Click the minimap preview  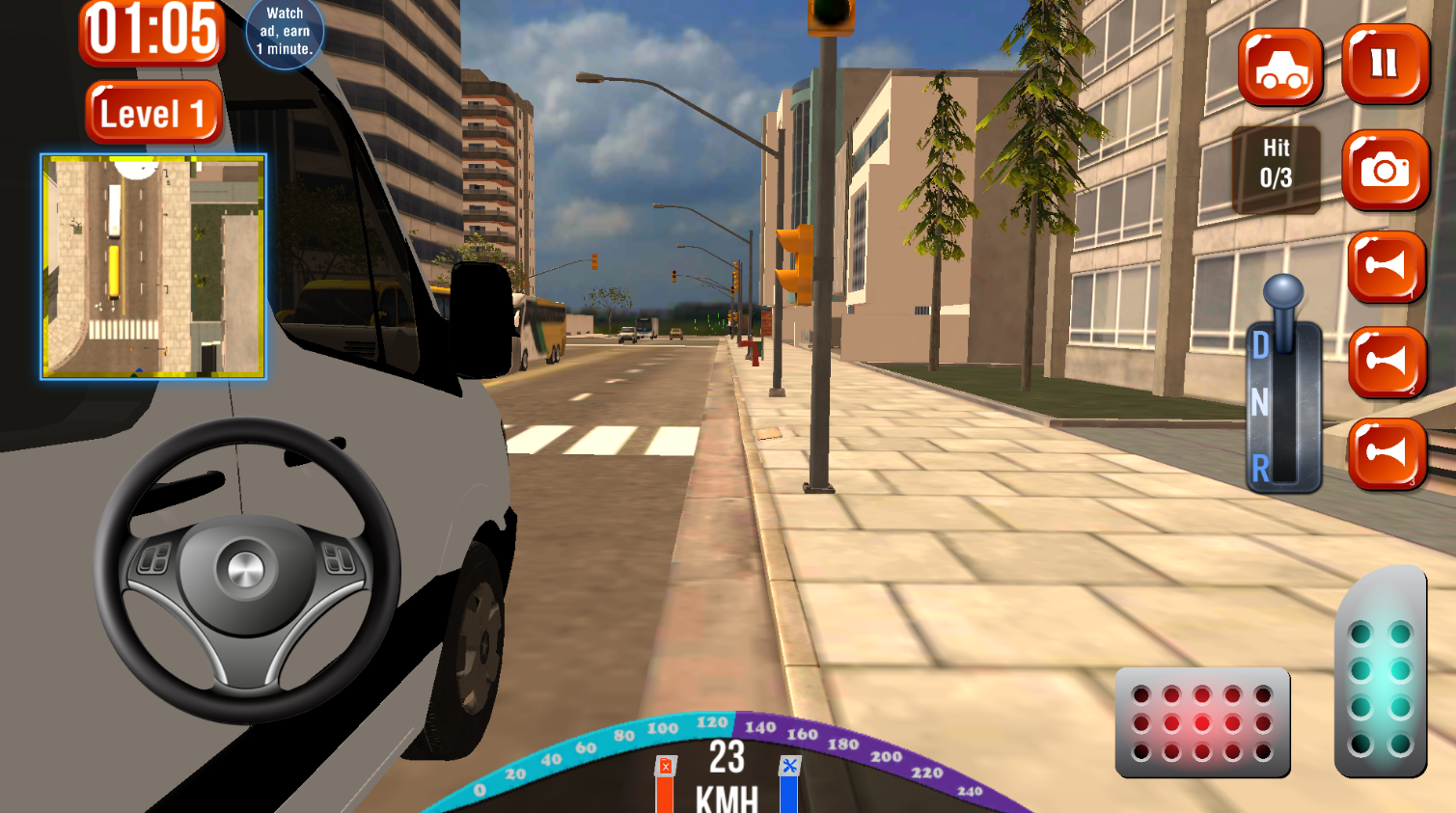tap(151, 265)
